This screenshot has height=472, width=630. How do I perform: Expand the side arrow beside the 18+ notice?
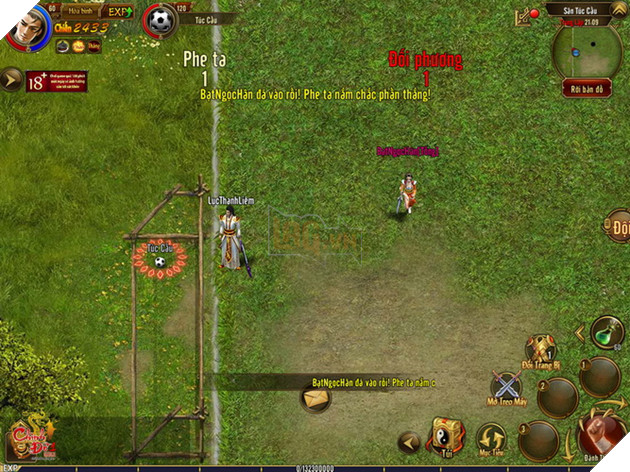[10, 79]
